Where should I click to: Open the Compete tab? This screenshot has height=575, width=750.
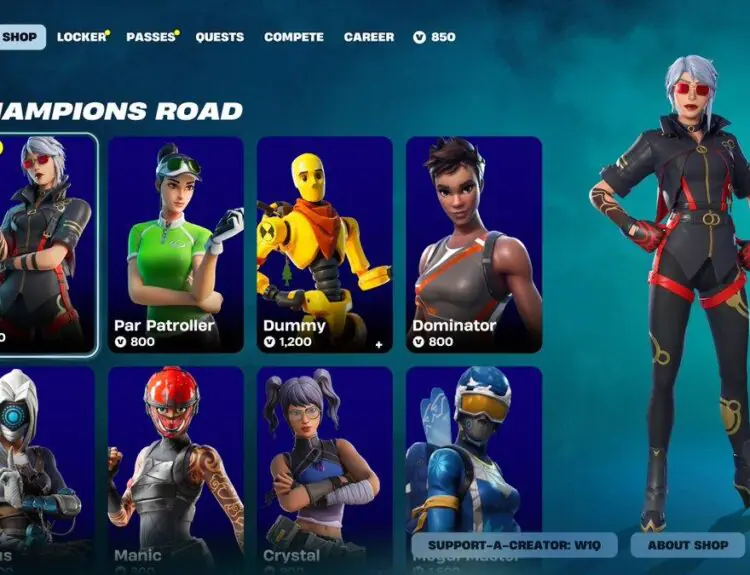(x=293, y=37)
